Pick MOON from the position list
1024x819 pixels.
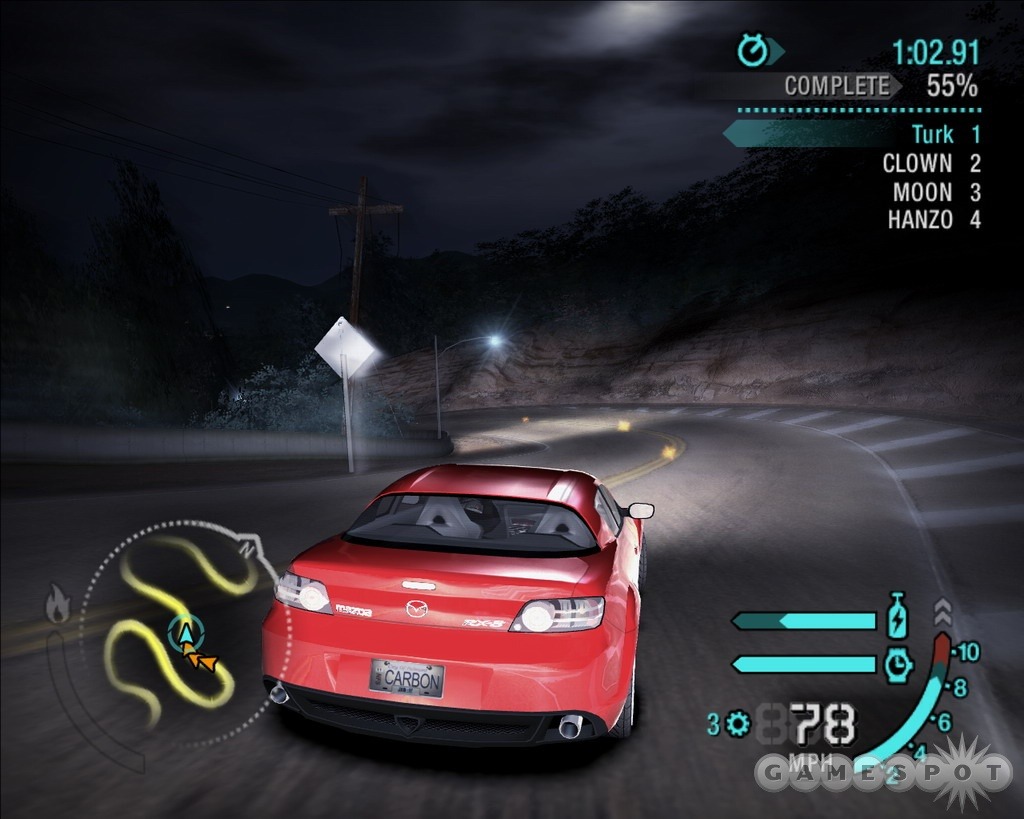[x=922, y=192]
